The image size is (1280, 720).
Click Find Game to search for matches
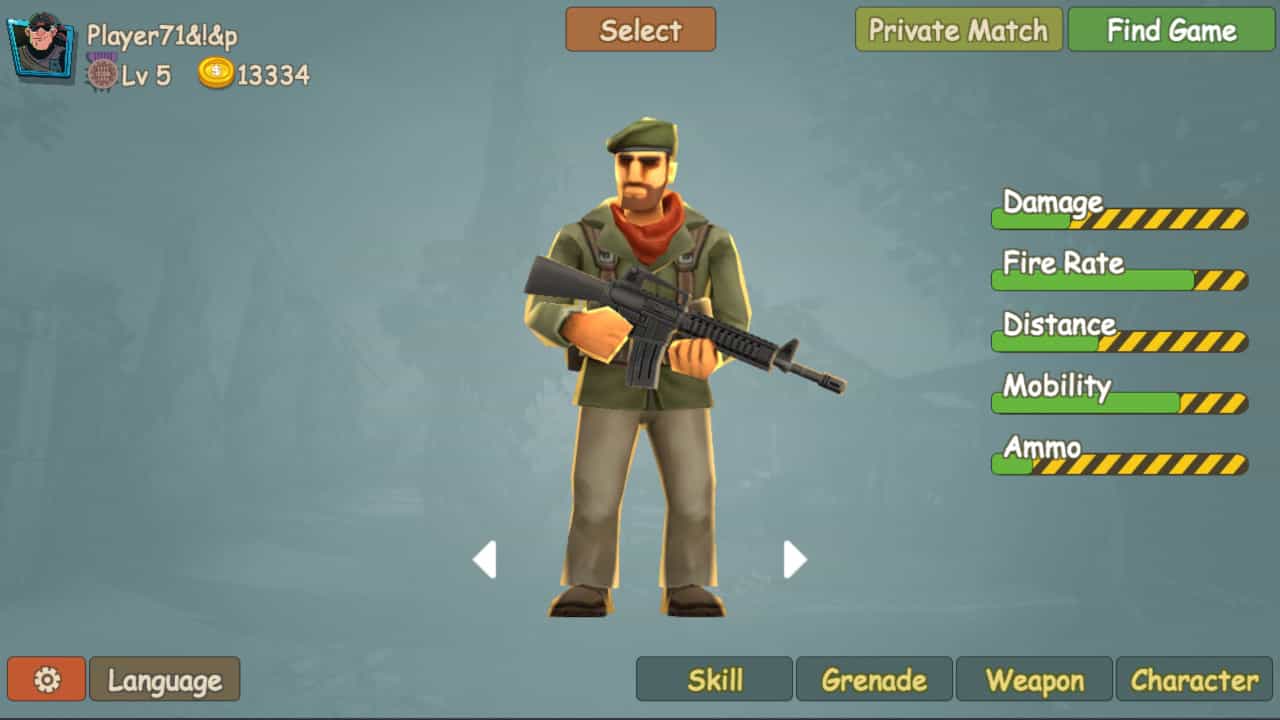pos(1170,31)
